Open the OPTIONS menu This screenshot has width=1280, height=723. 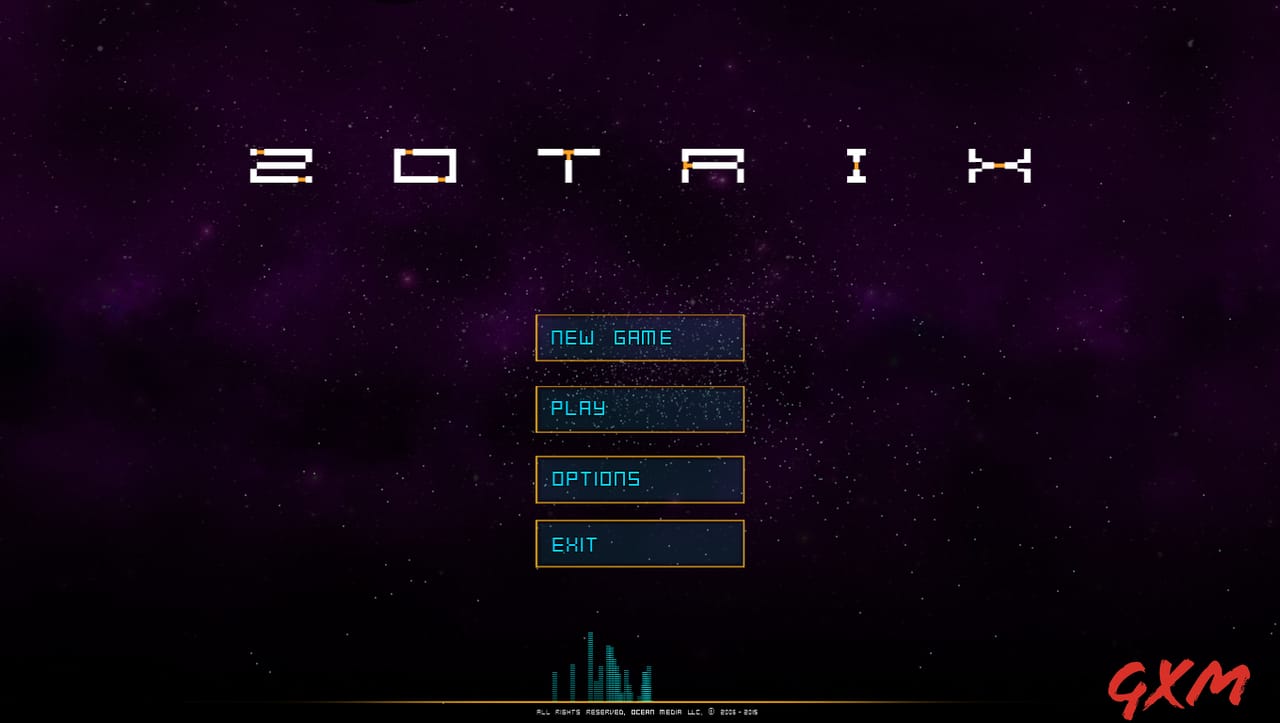click(x=640, y=479)
